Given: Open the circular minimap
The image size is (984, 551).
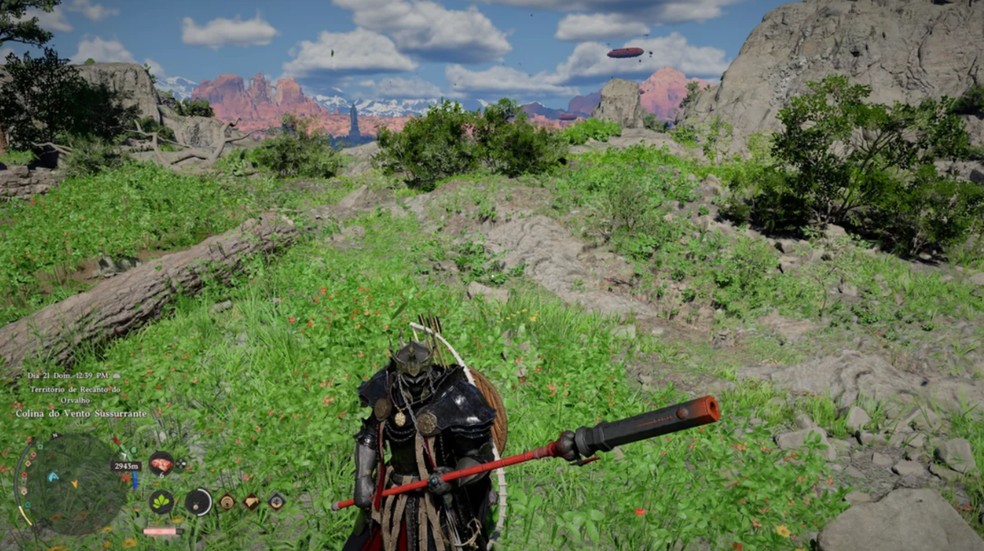Looking at the screenshot, I should click(x=70, y=483).
